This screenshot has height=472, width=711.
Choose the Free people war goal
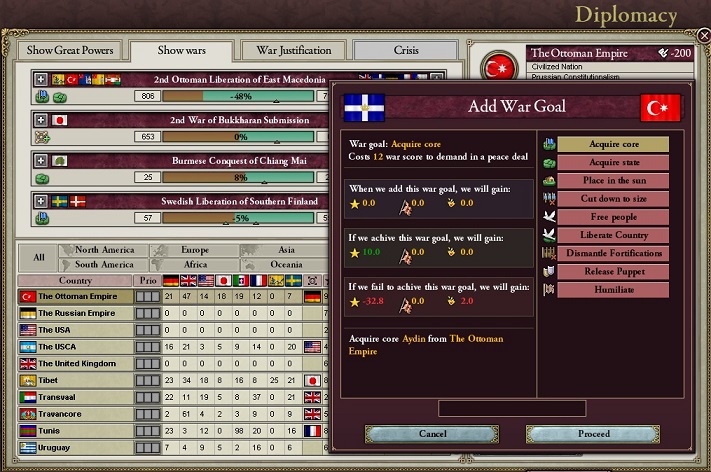pos(612,216)
